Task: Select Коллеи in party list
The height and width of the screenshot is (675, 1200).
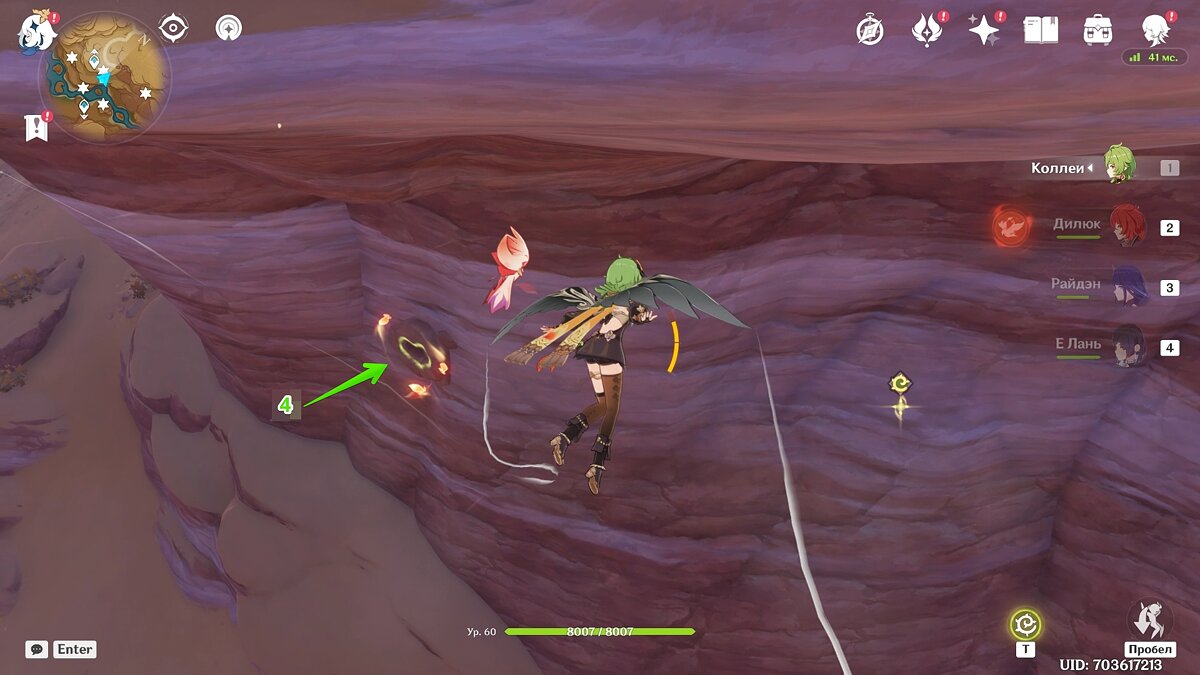Action: click(x=1118, y=167)
